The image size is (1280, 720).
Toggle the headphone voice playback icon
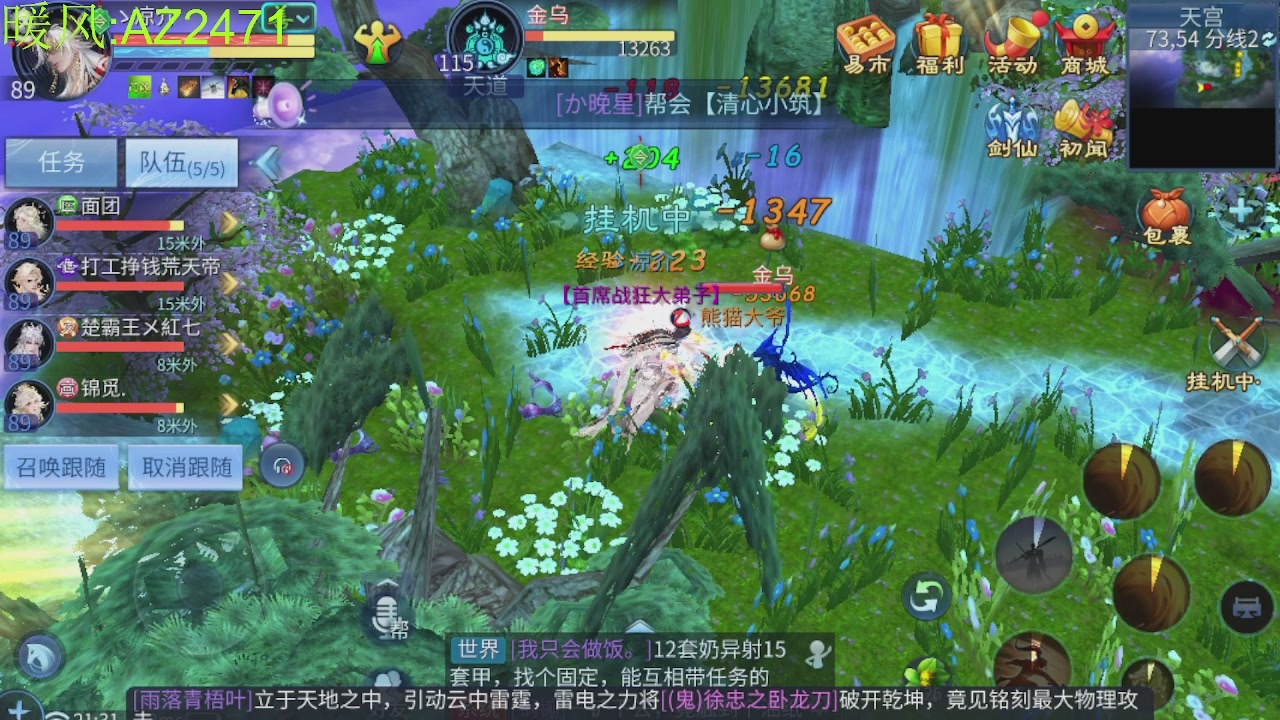(283, 466)
